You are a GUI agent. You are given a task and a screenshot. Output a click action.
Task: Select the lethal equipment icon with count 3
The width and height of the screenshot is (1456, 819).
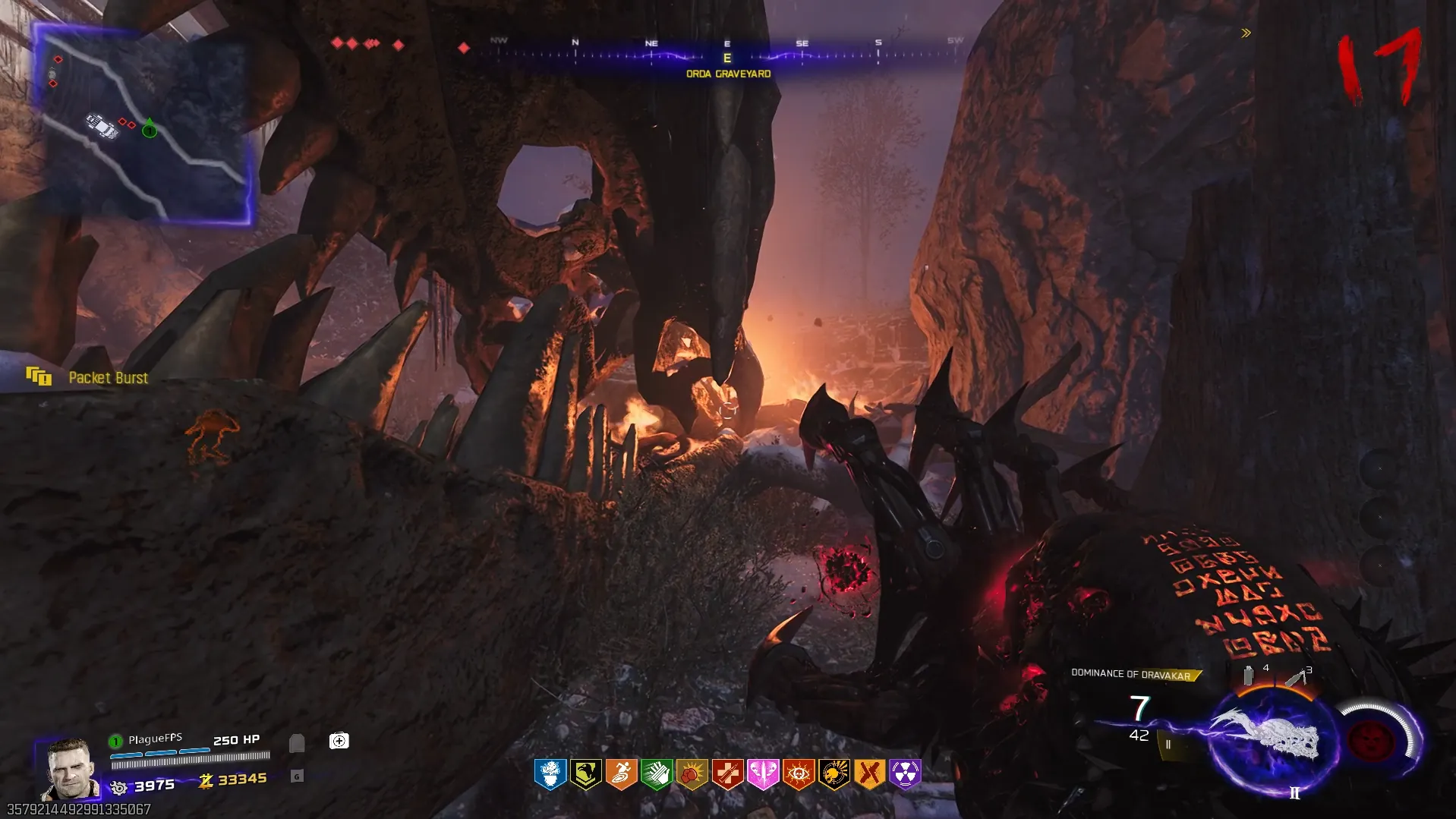tap(1297, 676)
